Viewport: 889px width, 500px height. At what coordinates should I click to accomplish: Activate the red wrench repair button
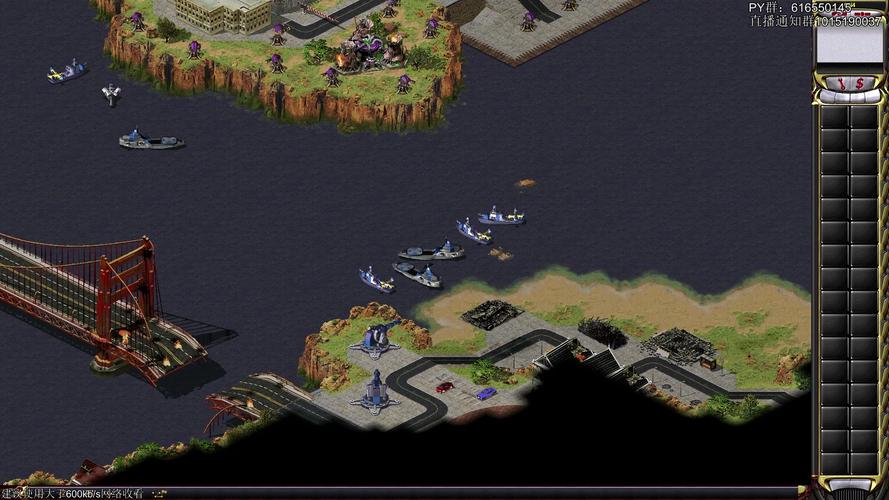(x=841, y=84)
